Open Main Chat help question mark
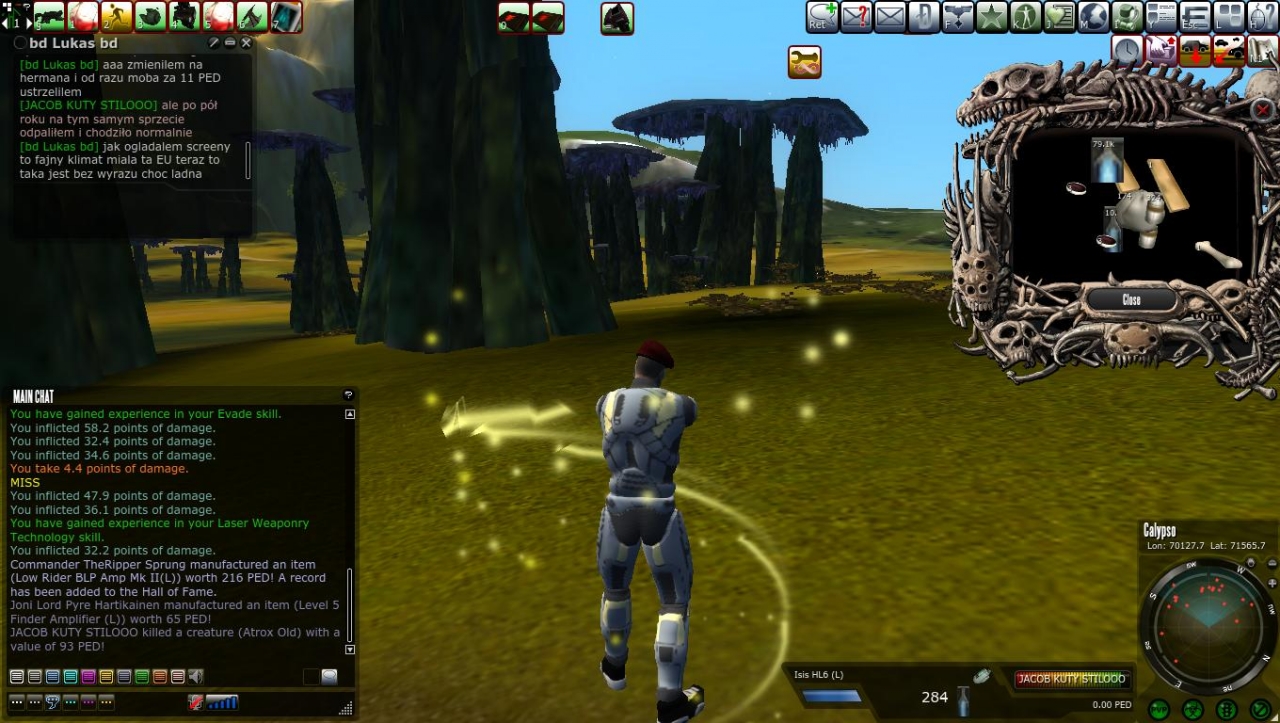Image resolution: width=1280 pixels, height=723 pixels. click(348, 396)
